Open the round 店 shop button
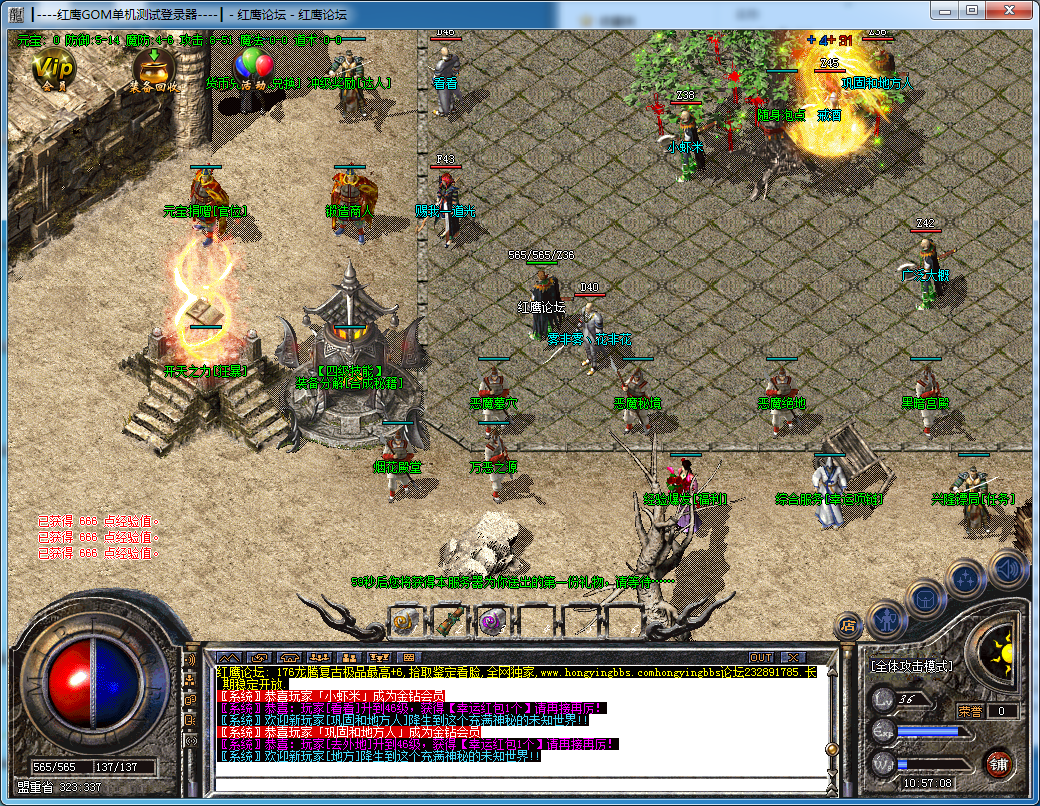Image resolution: width=1040 pixels, height=806 pixels. click(x=848, y=626)
